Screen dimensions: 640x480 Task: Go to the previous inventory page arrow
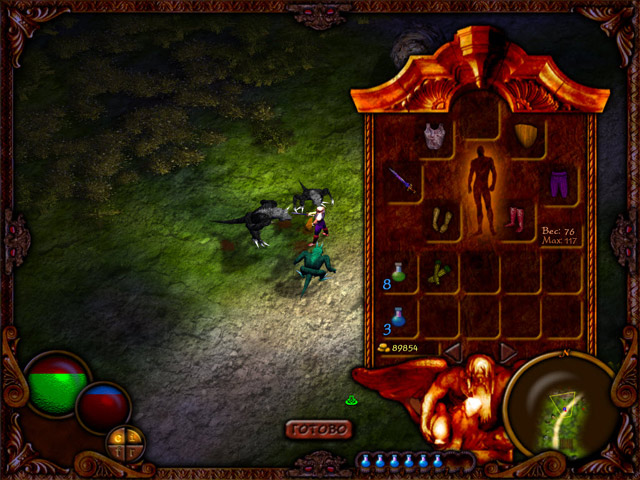[x=452, y=352]
